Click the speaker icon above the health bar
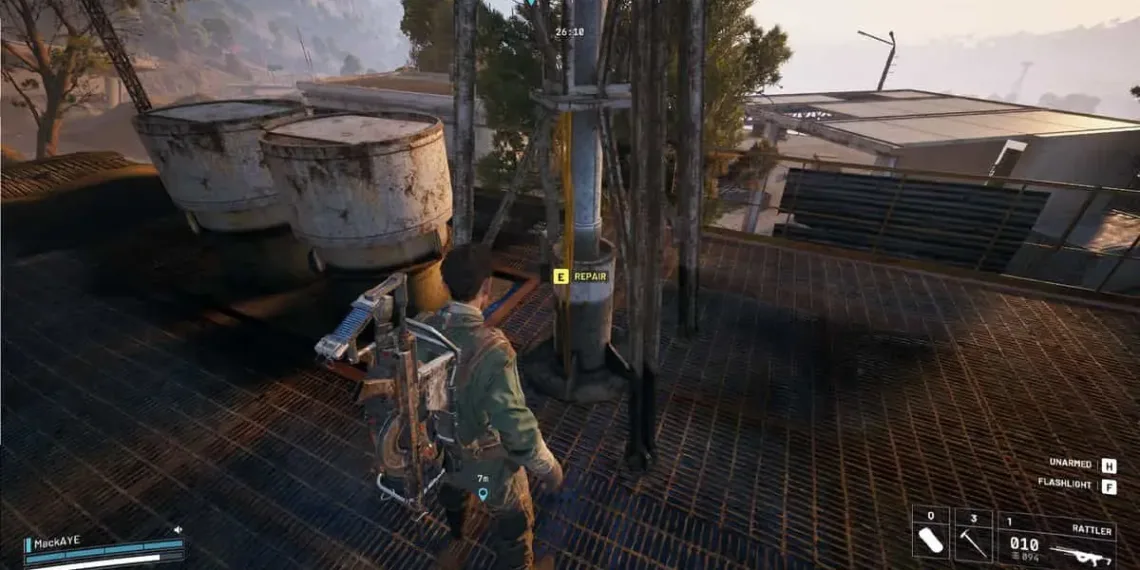Image resolution: width=1140 pixels, height=570 pixels. (178, 529)
